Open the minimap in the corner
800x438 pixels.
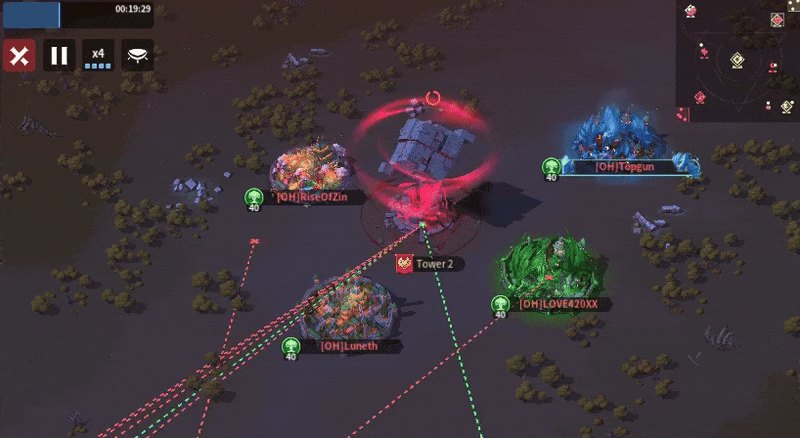coord(737,60)
